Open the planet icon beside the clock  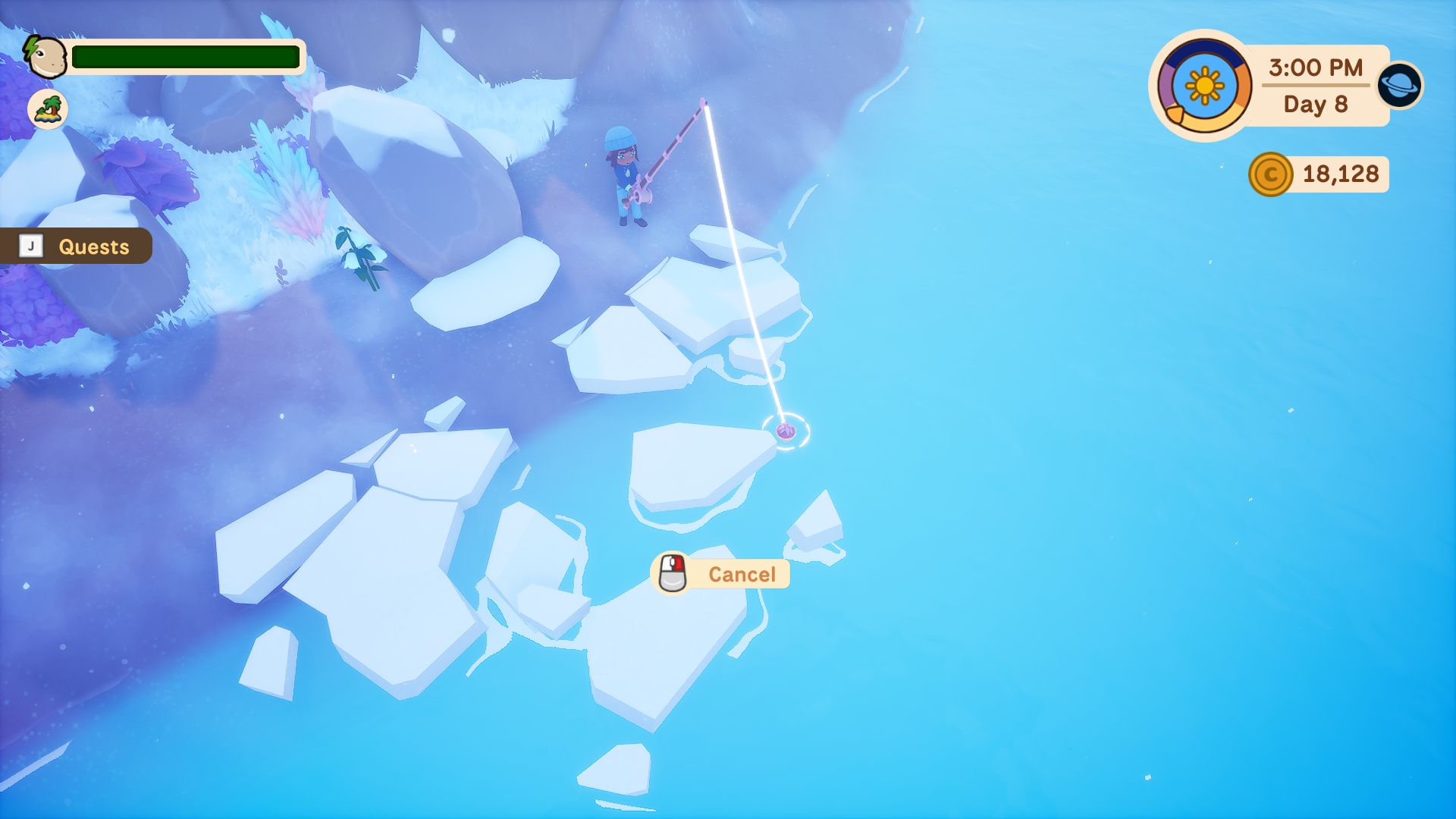click(1400, 85)
